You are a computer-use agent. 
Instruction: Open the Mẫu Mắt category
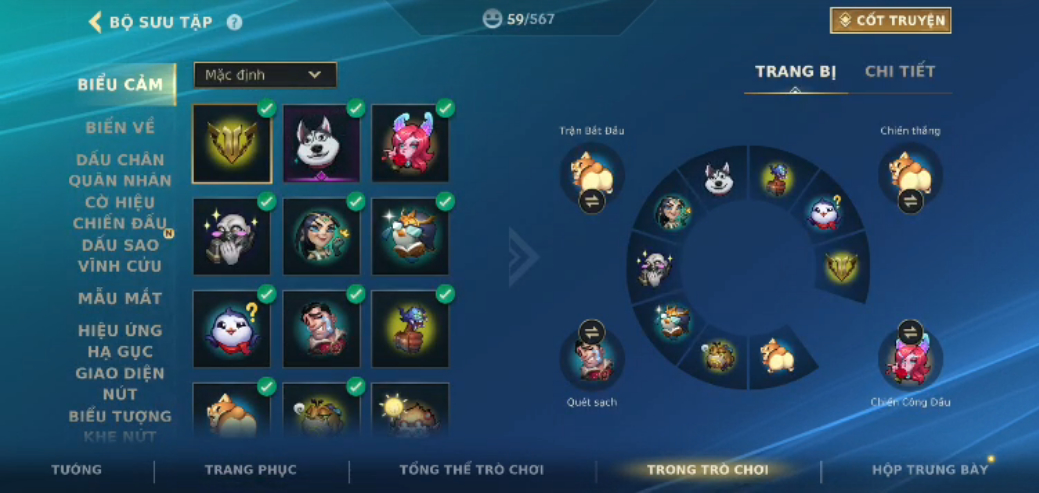click(121, 298)
